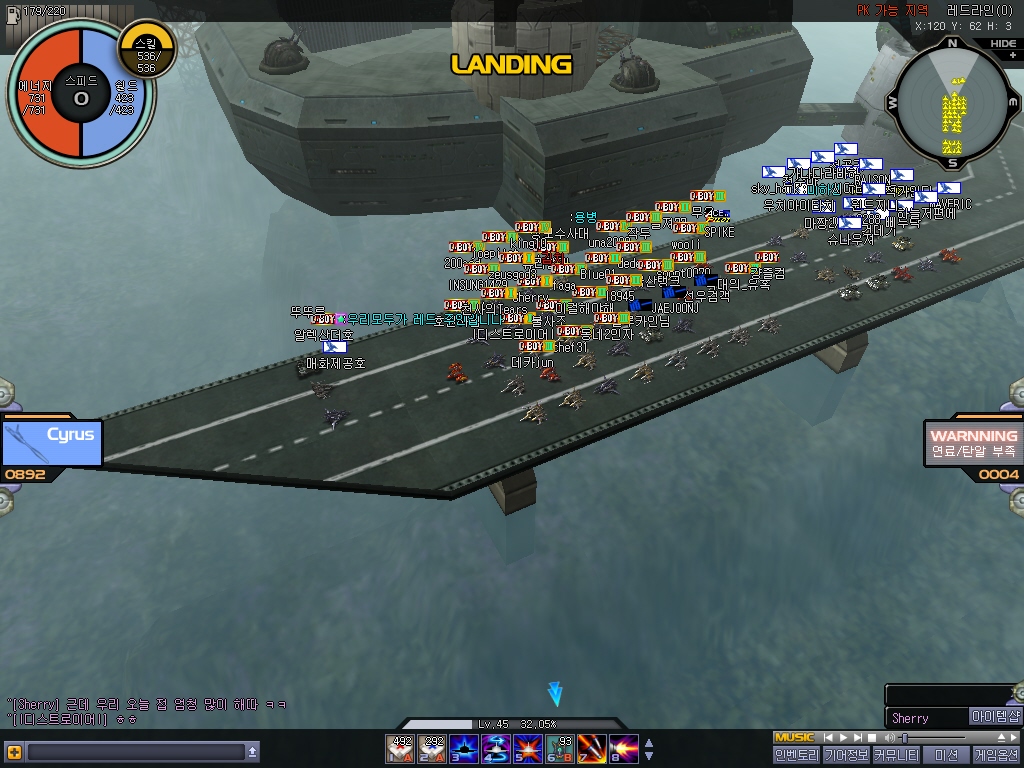
Task: Open the 인벤토리 (Inventory) menu
Action: pos(796,755)
